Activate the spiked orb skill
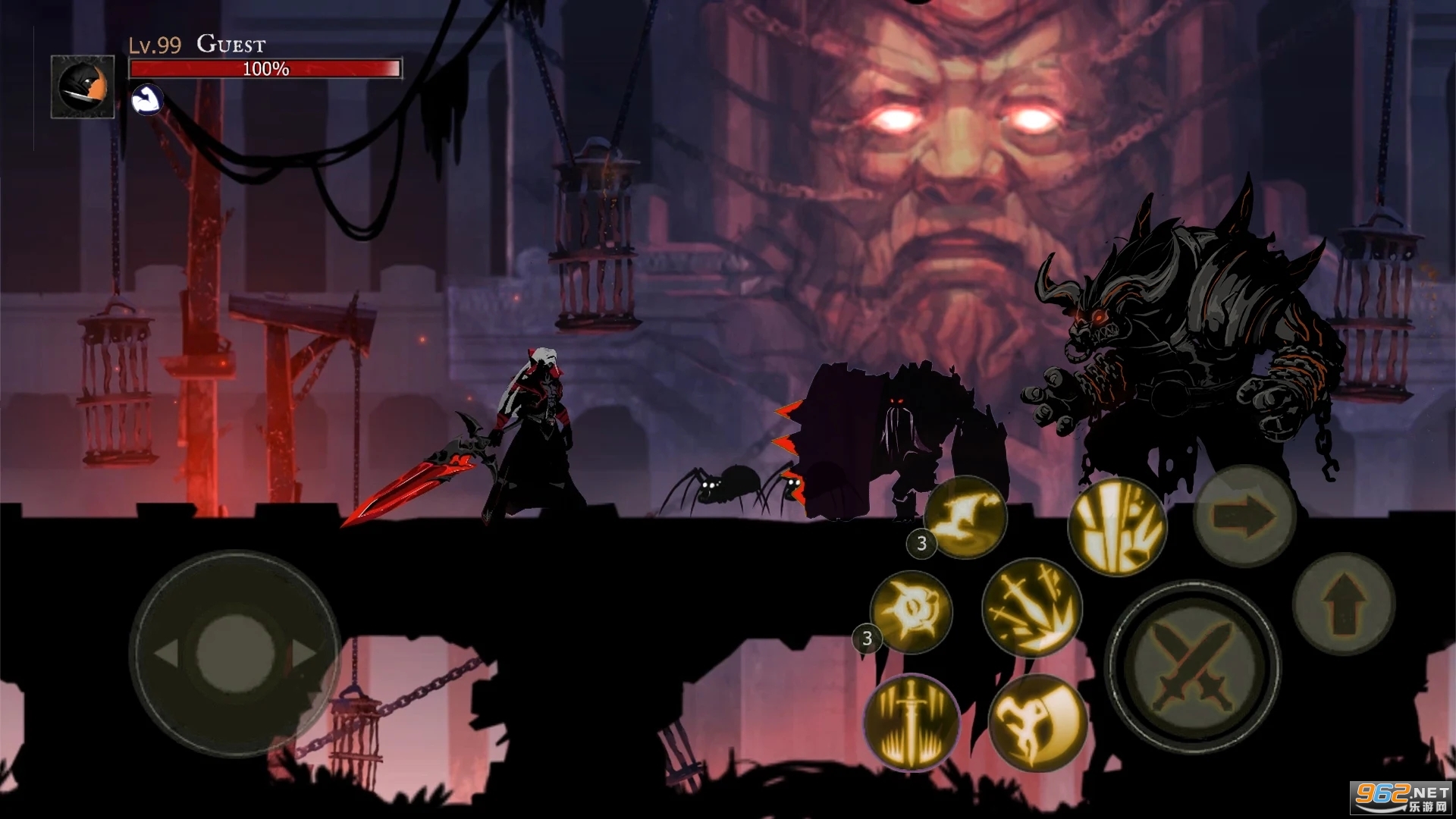 coord(911,611)
